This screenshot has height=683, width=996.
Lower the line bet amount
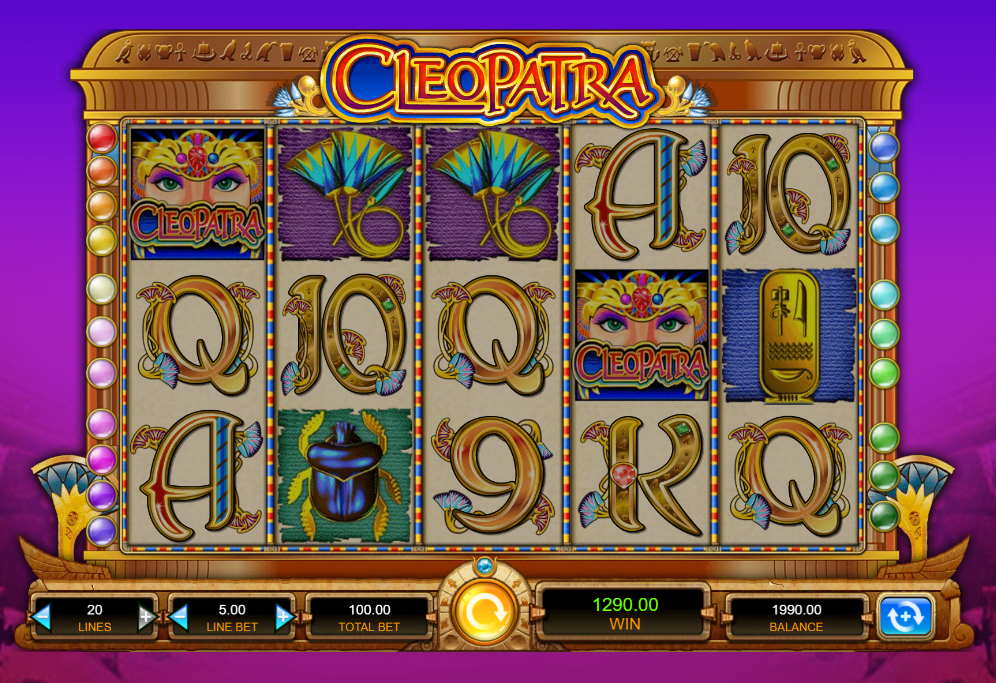click(181, 617)
